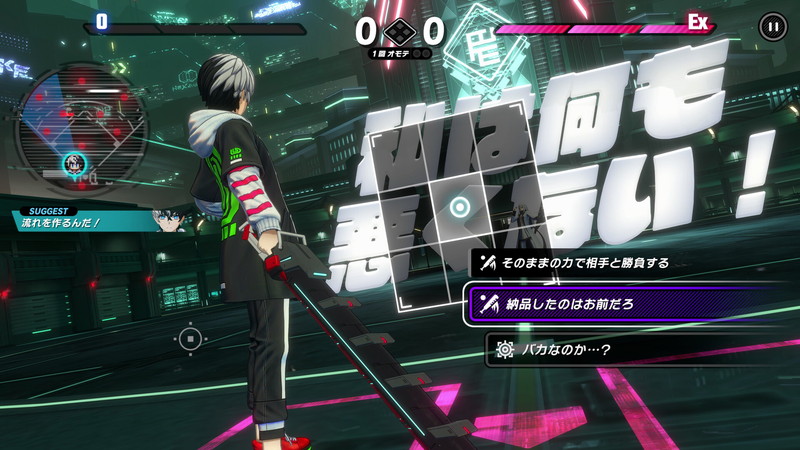
Task: Open the circular radar minimap
Action: (x=82, y=123)
